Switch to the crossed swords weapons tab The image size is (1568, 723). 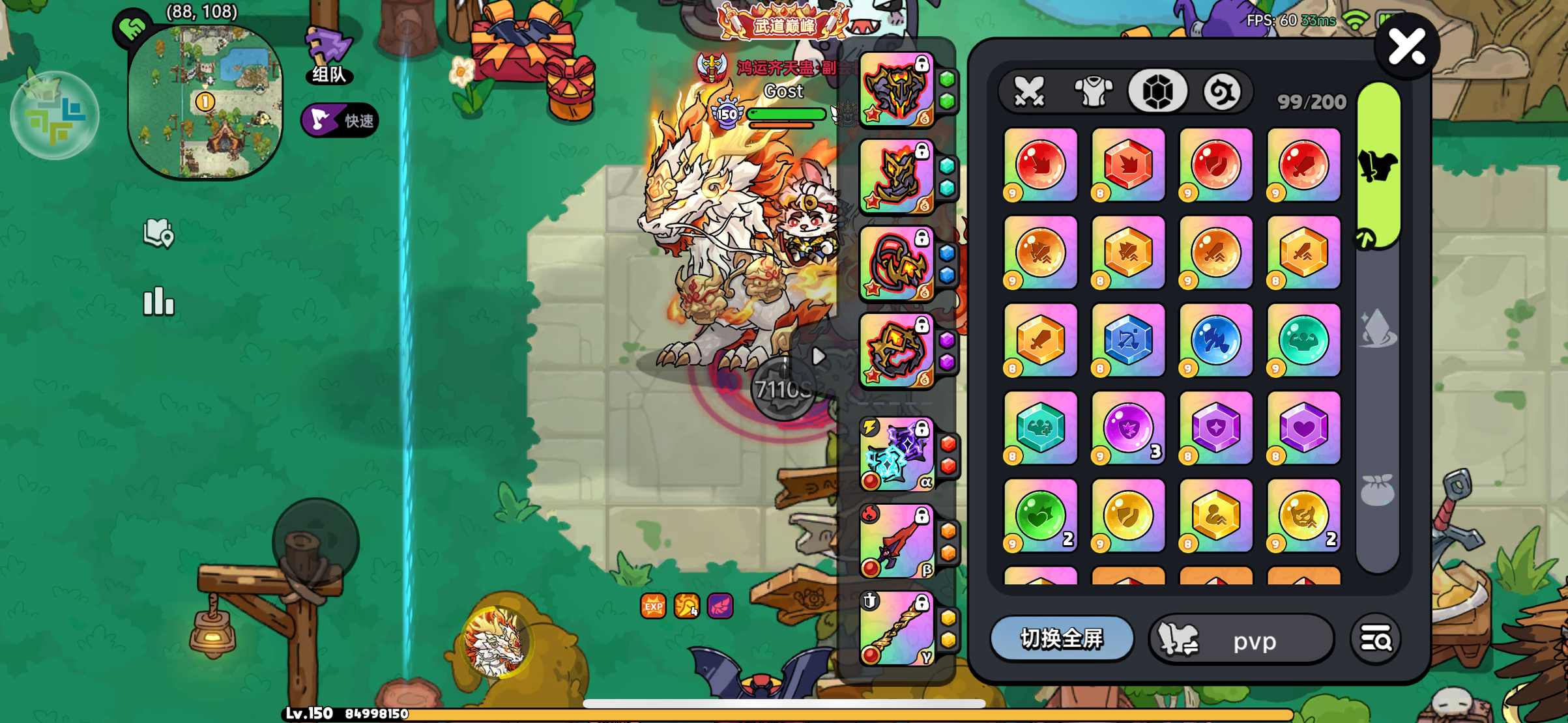click(x=1030, y=91)
